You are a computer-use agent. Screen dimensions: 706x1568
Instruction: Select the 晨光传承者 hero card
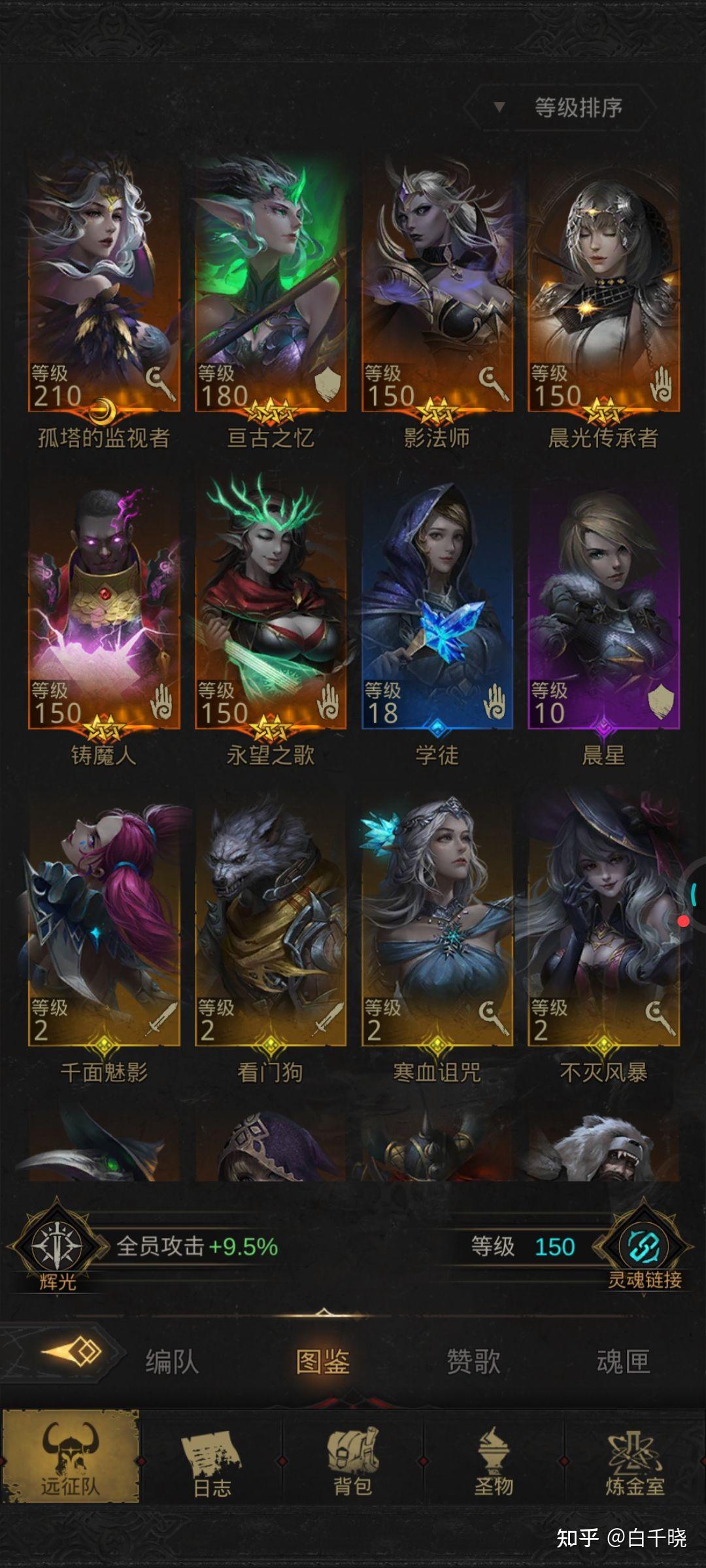click(603, 287)
